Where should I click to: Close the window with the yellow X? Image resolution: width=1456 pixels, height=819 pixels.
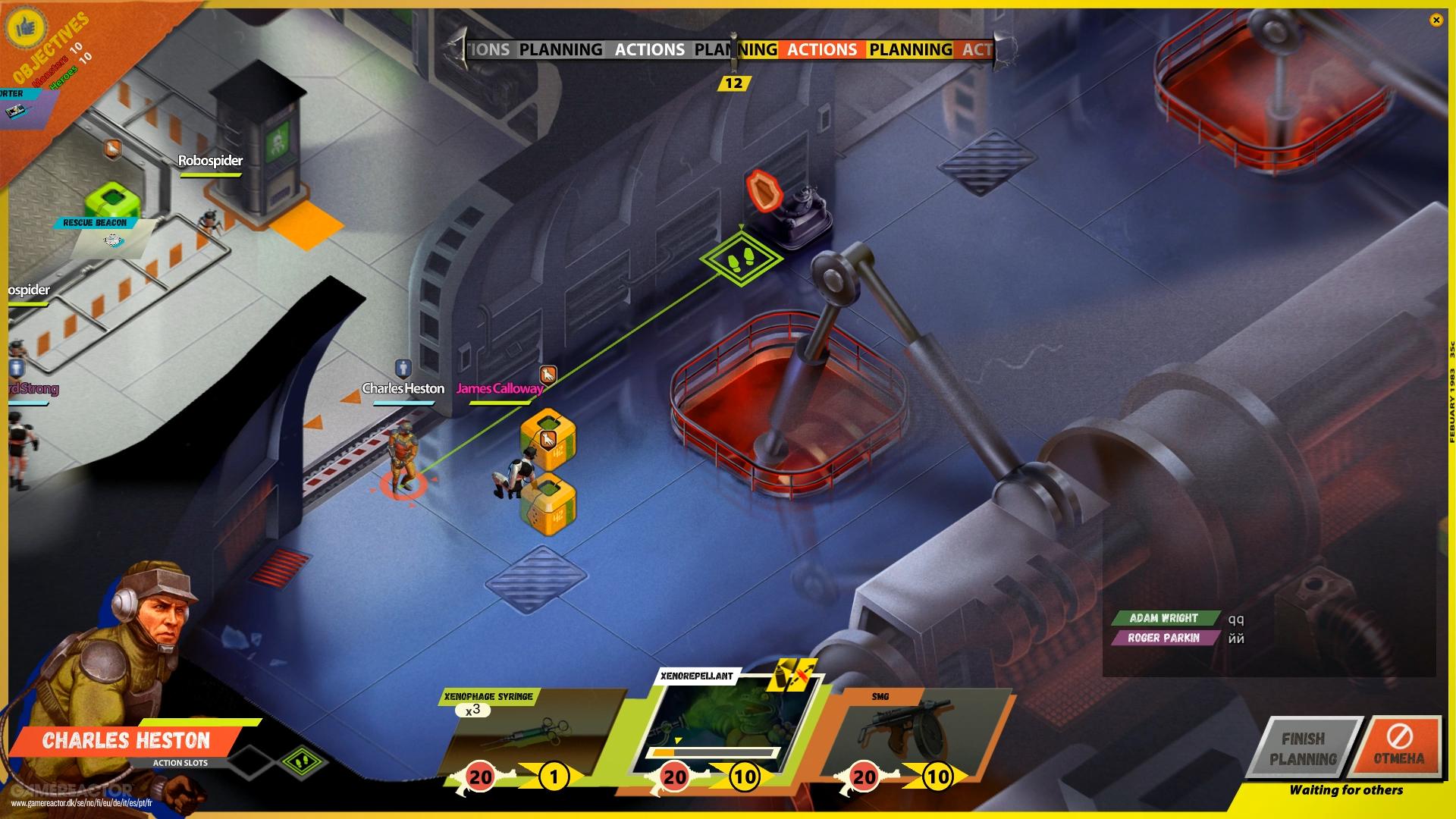click(1436, 20)
